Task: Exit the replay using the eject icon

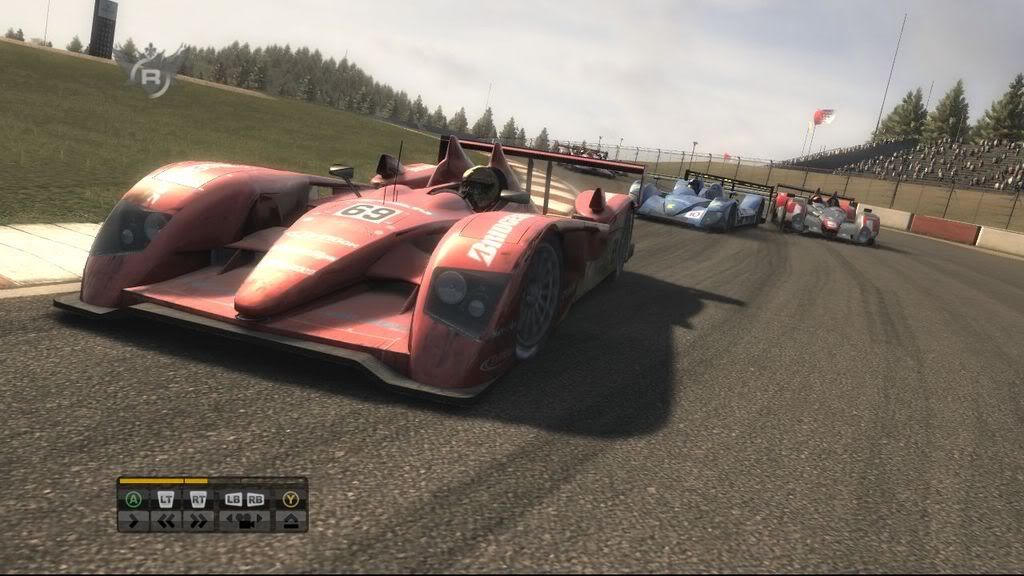Action: (291, 520)
